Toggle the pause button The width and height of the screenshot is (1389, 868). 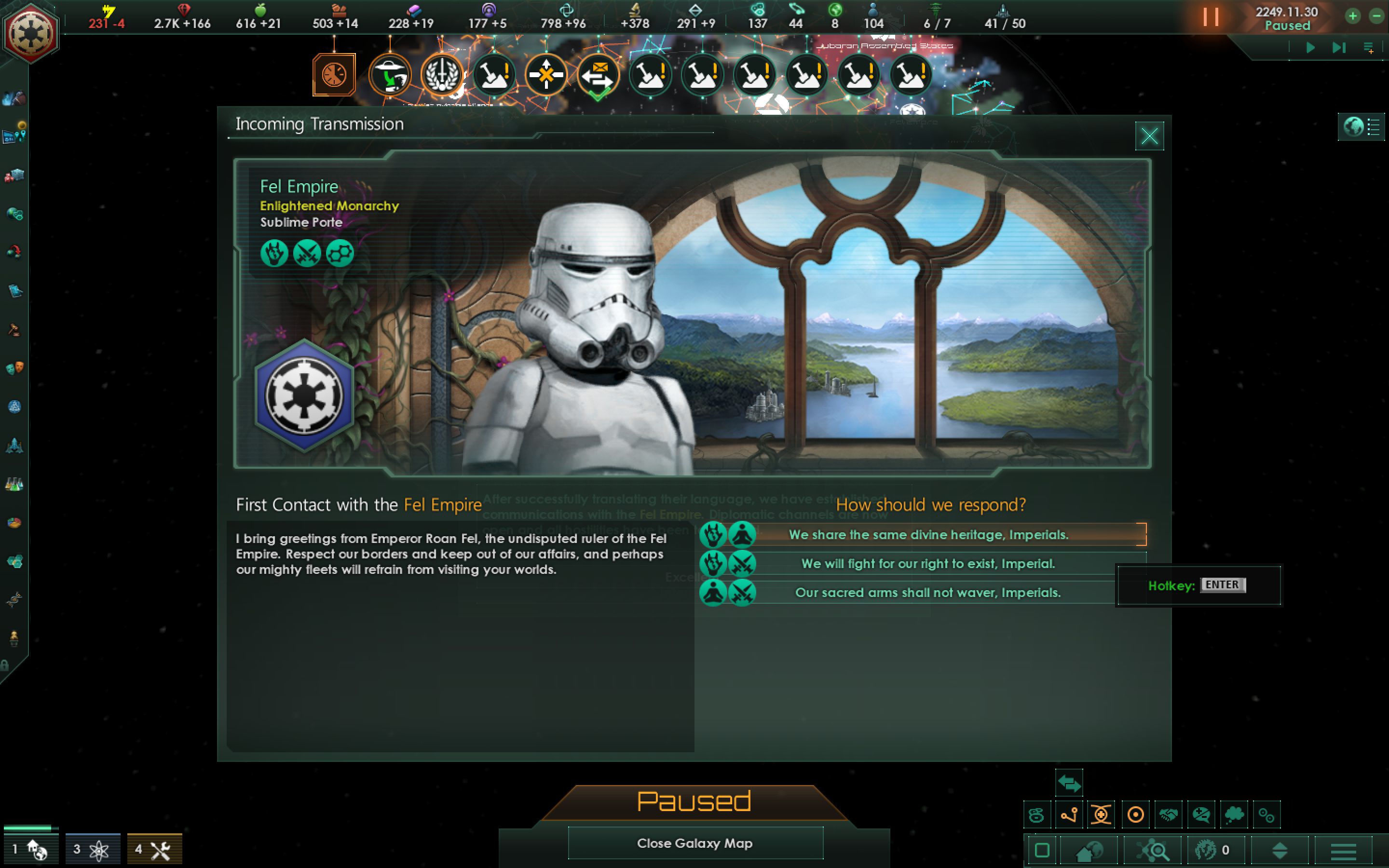(x=1211, y=17)
